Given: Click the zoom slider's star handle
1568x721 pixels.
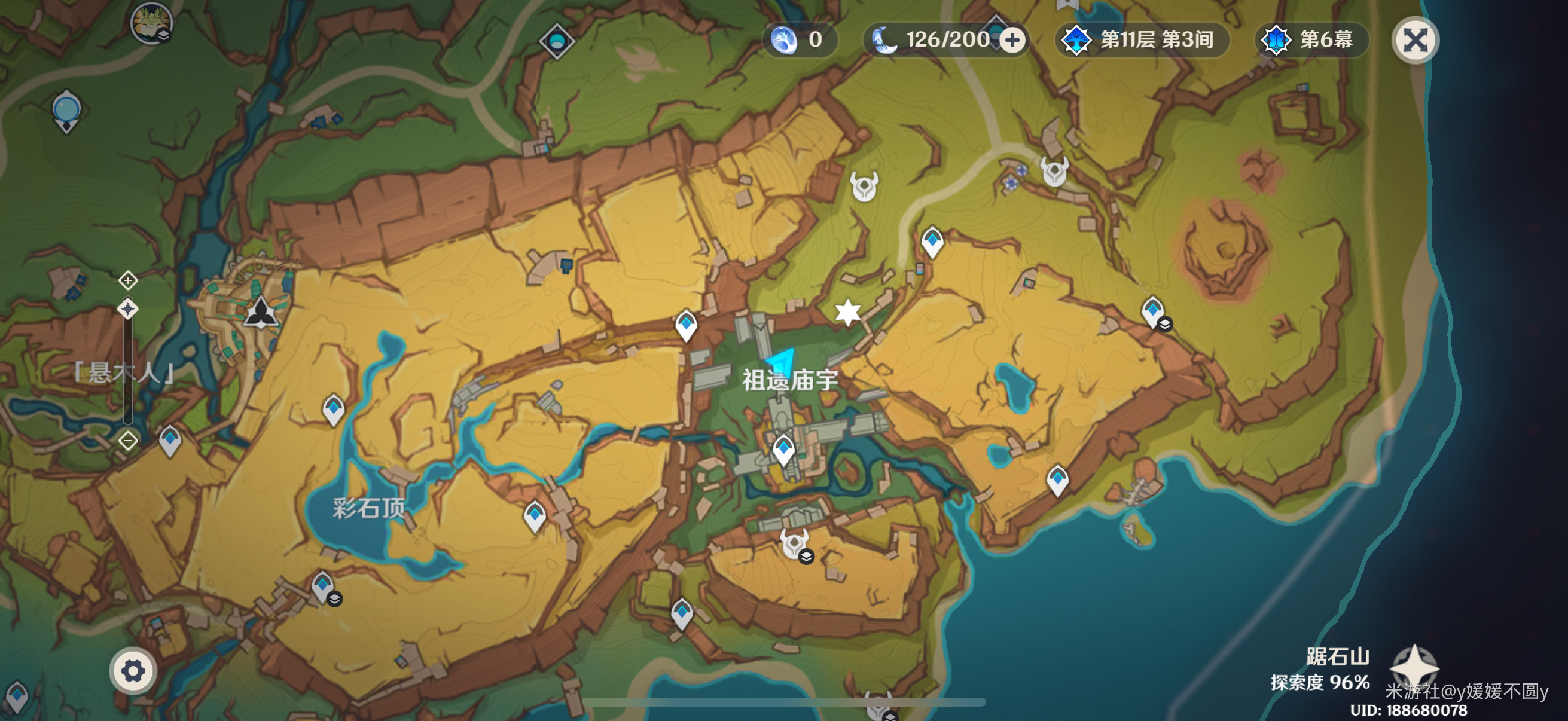Looking at the screenshot, I should click(x=128, y=309).
